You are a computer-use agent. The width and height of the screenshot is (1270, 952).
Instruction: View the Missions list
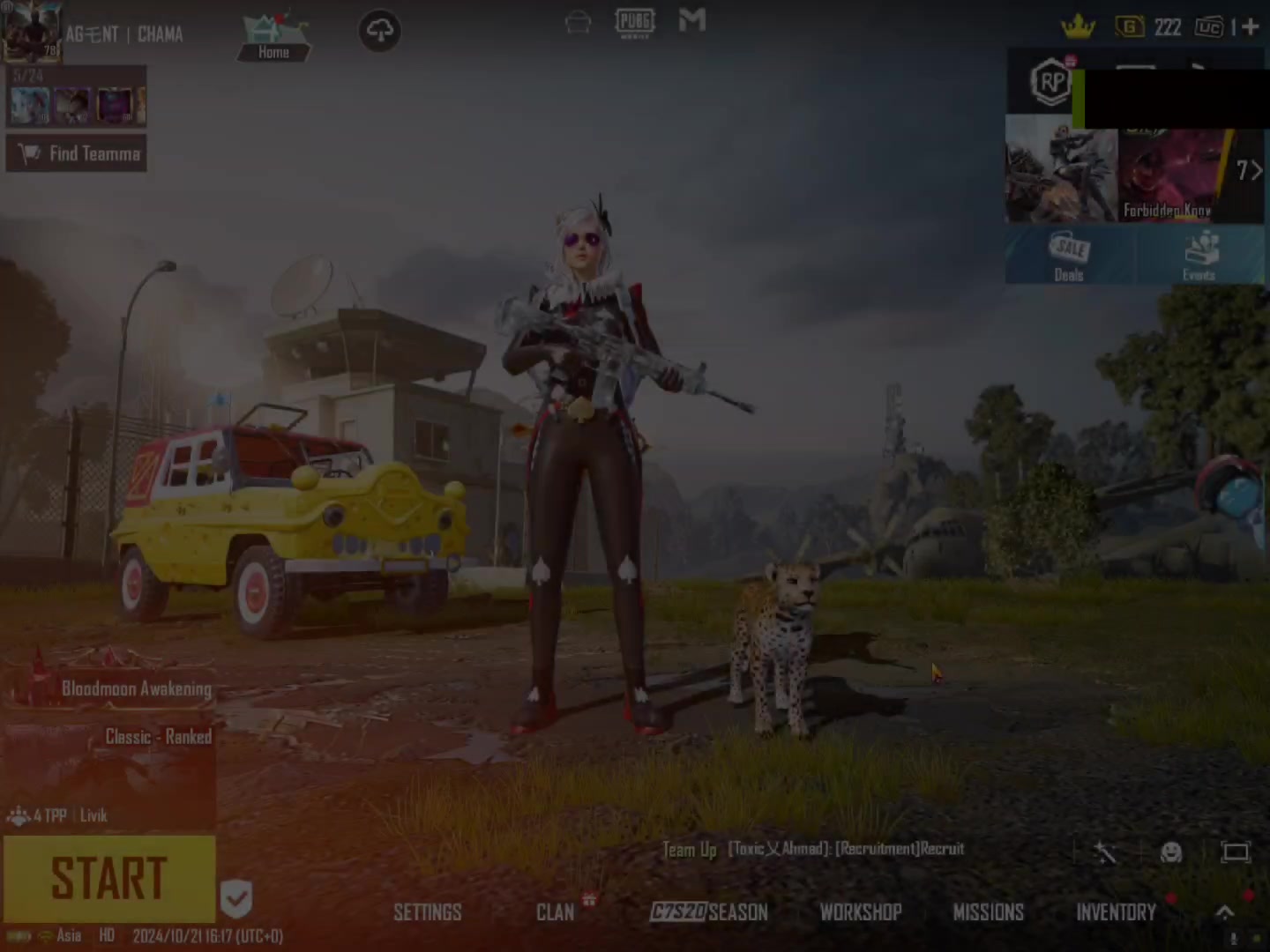click(988, 912)
